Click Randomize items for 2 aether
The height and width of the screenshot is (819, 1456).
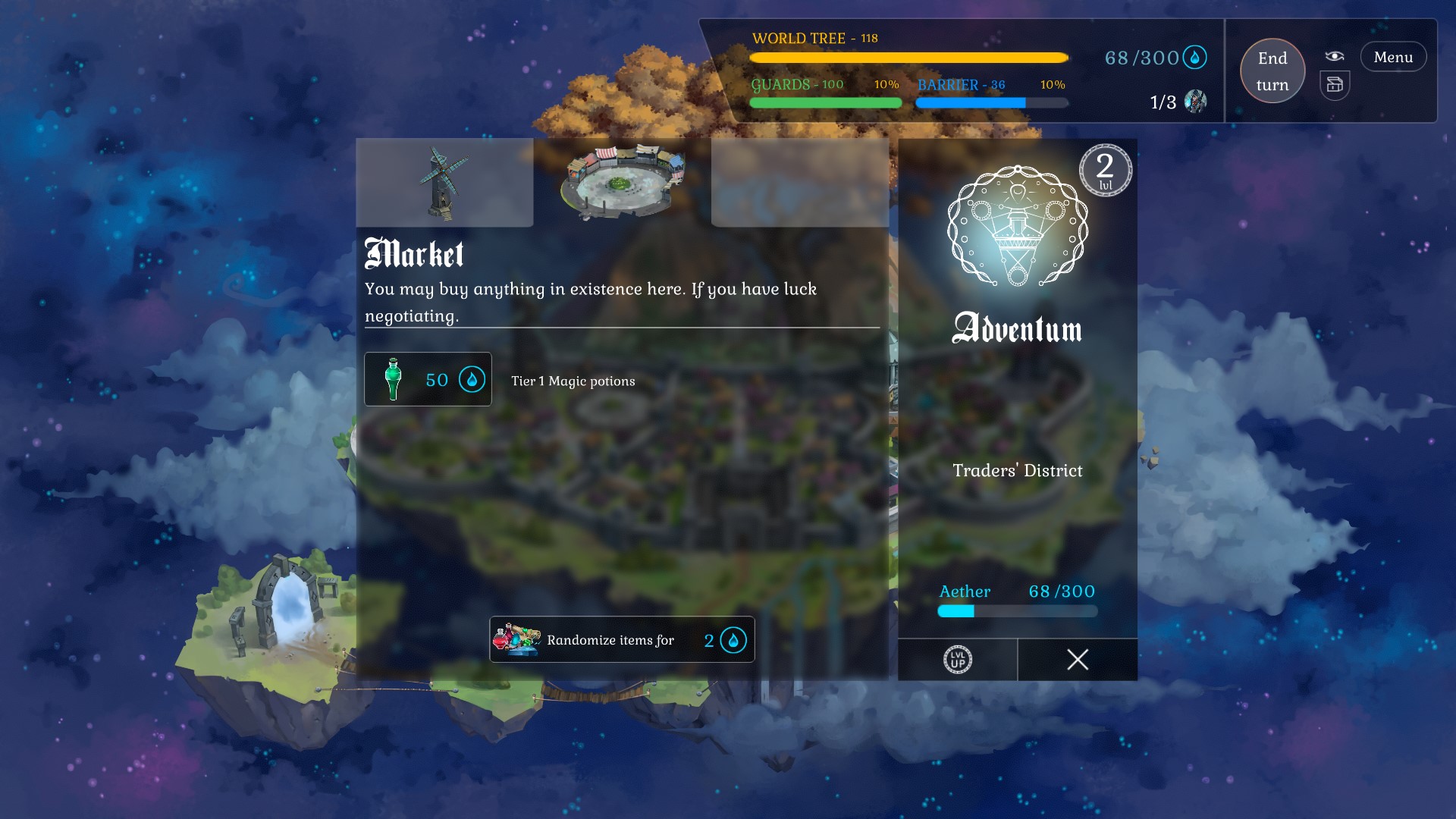click(622, 639)
